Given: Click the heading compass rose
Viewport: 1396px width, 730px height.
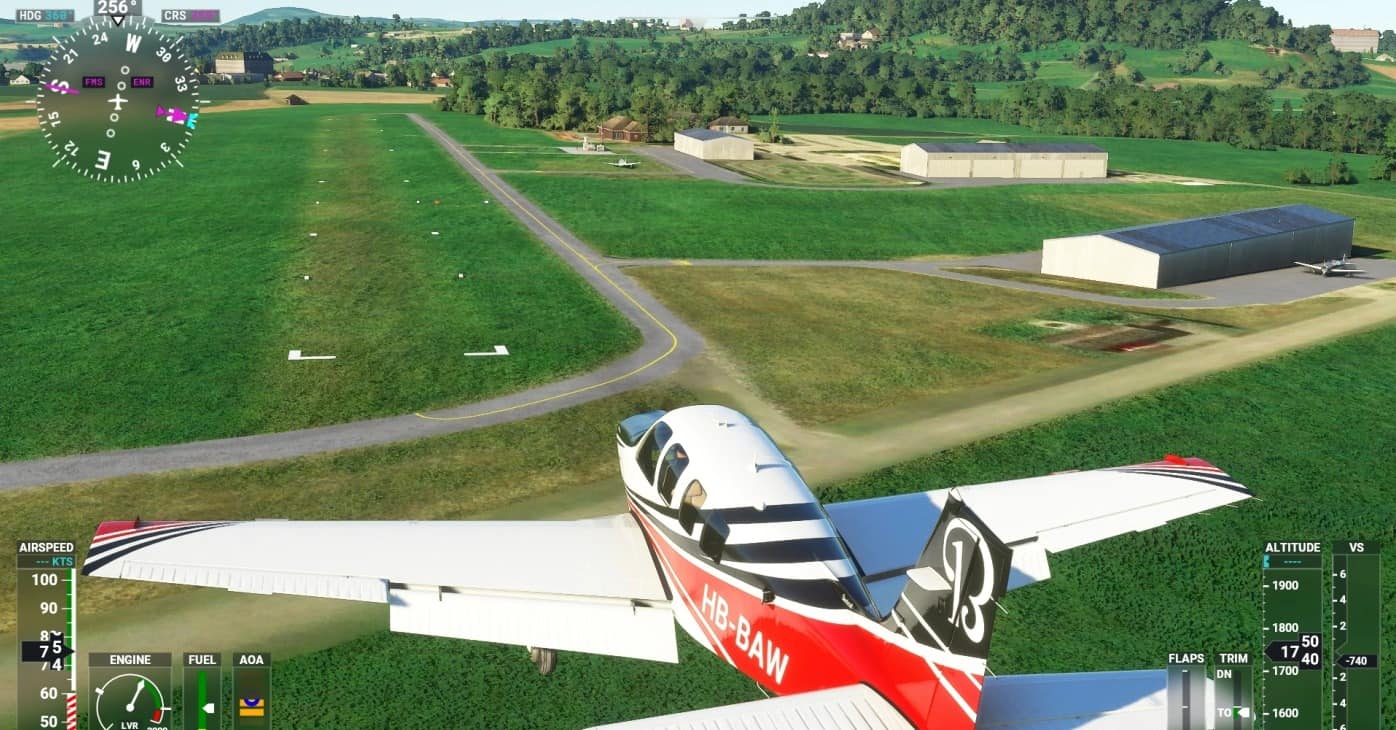Looking at the screenshot, I should [x=118, y=101].
